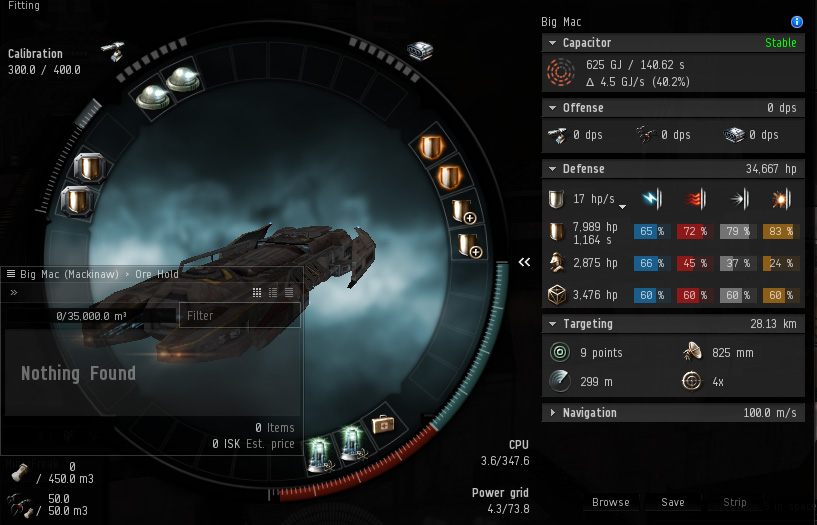Switch Ore Hold to icon grid view
The height and width of the screenshot is (525, 817).
pos(257,293)
